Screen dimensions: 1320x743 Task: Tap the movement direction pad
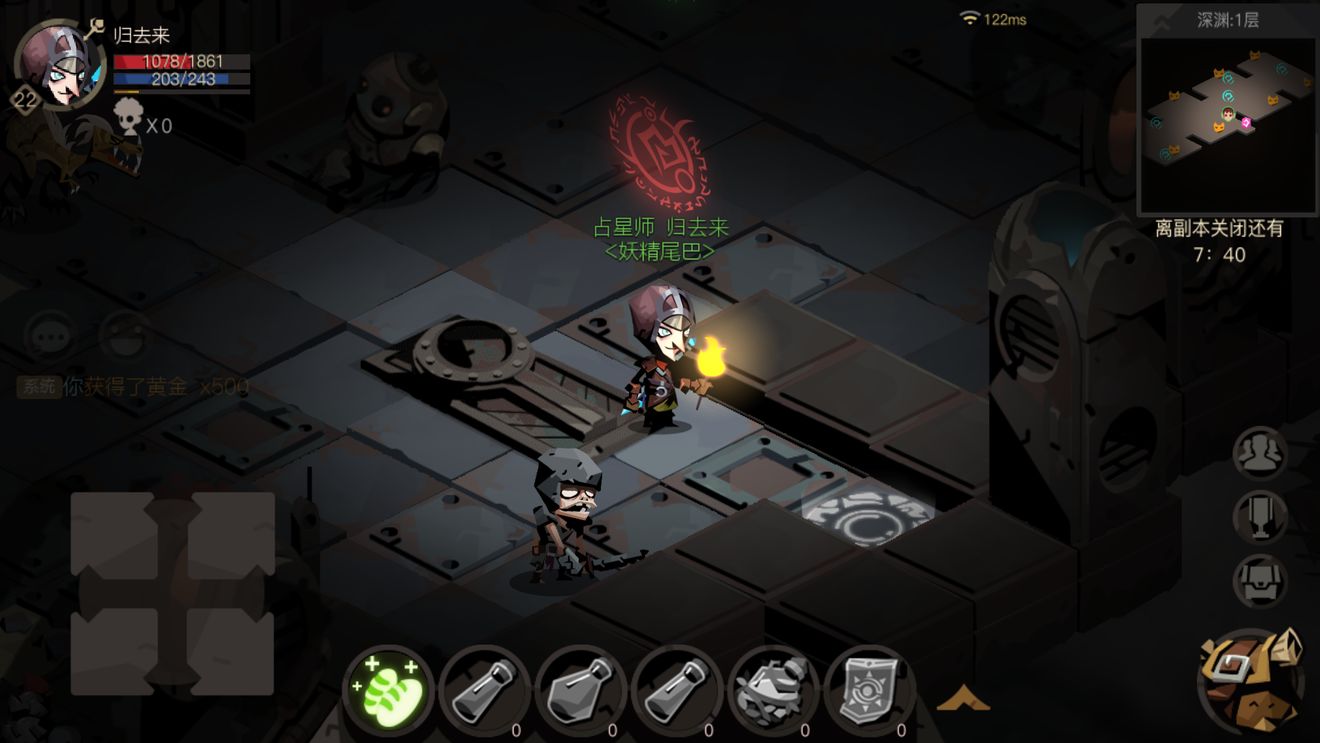(172, 593)
